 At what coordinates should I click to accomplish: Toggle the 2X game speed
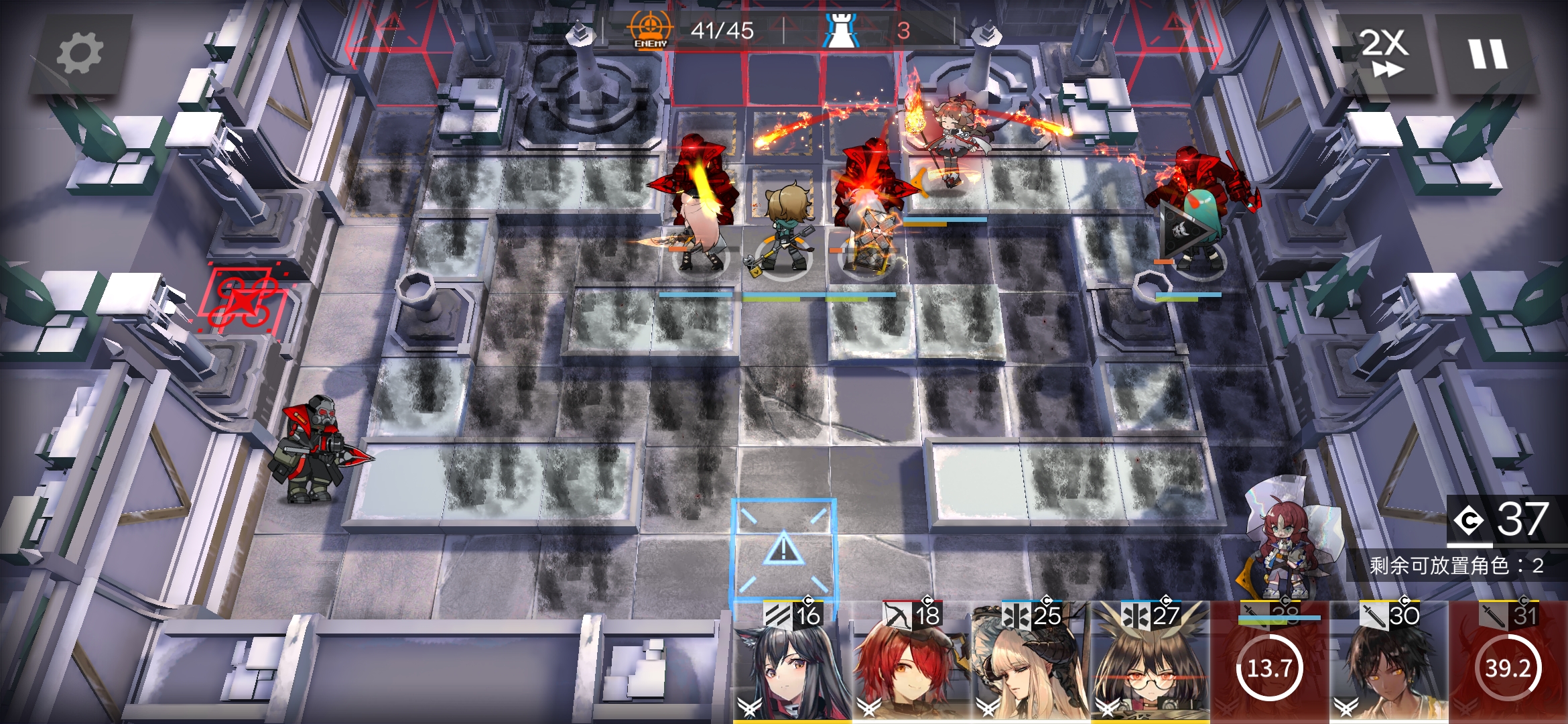[1384, 54]
